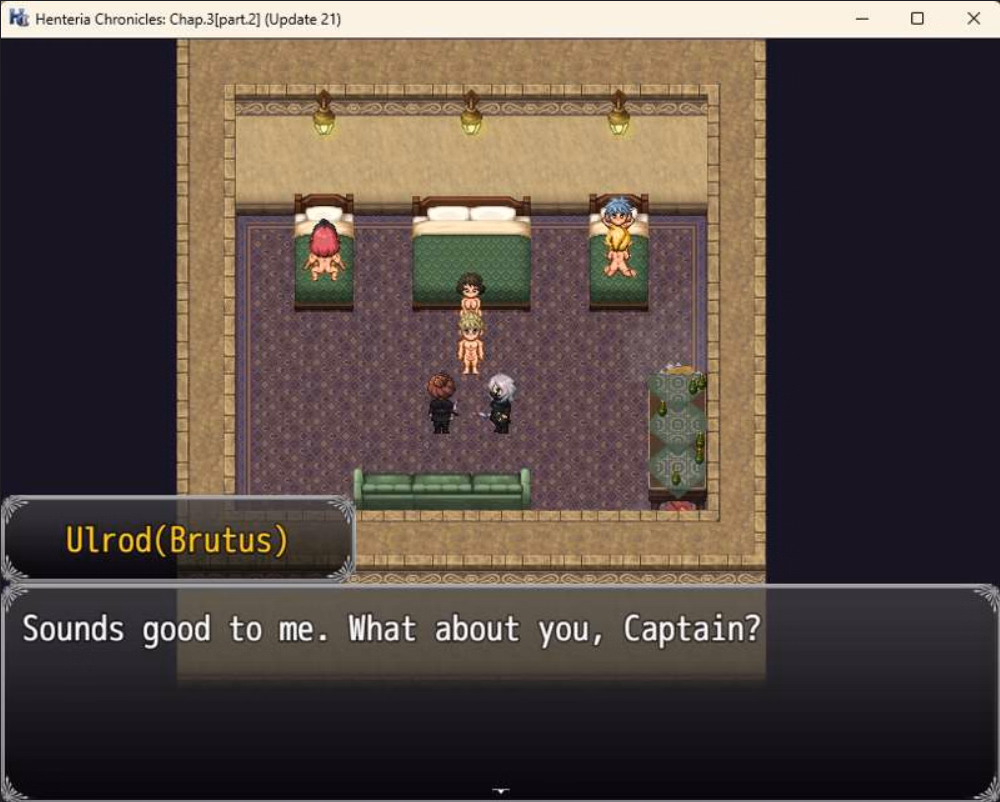1000x802 pixels.
Task: Minimize the game window
Action: tap(861, 19)
